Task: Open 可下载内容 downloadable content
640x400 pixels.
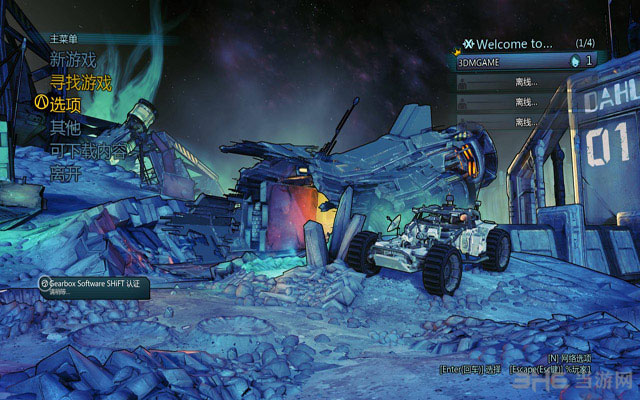Action: (88, 150)
